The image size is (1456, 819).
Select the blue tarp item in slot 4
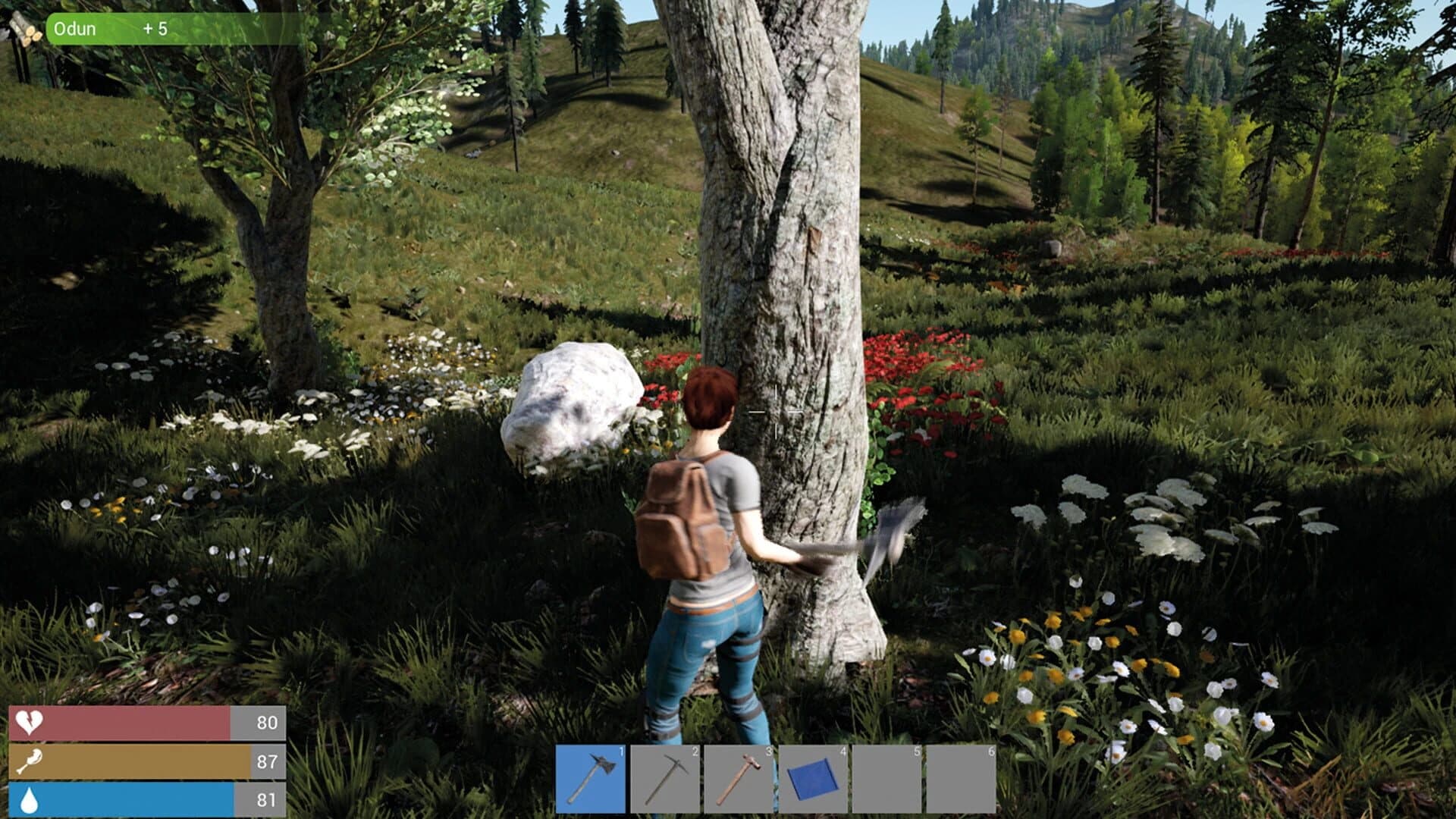[x=813, y=777]
